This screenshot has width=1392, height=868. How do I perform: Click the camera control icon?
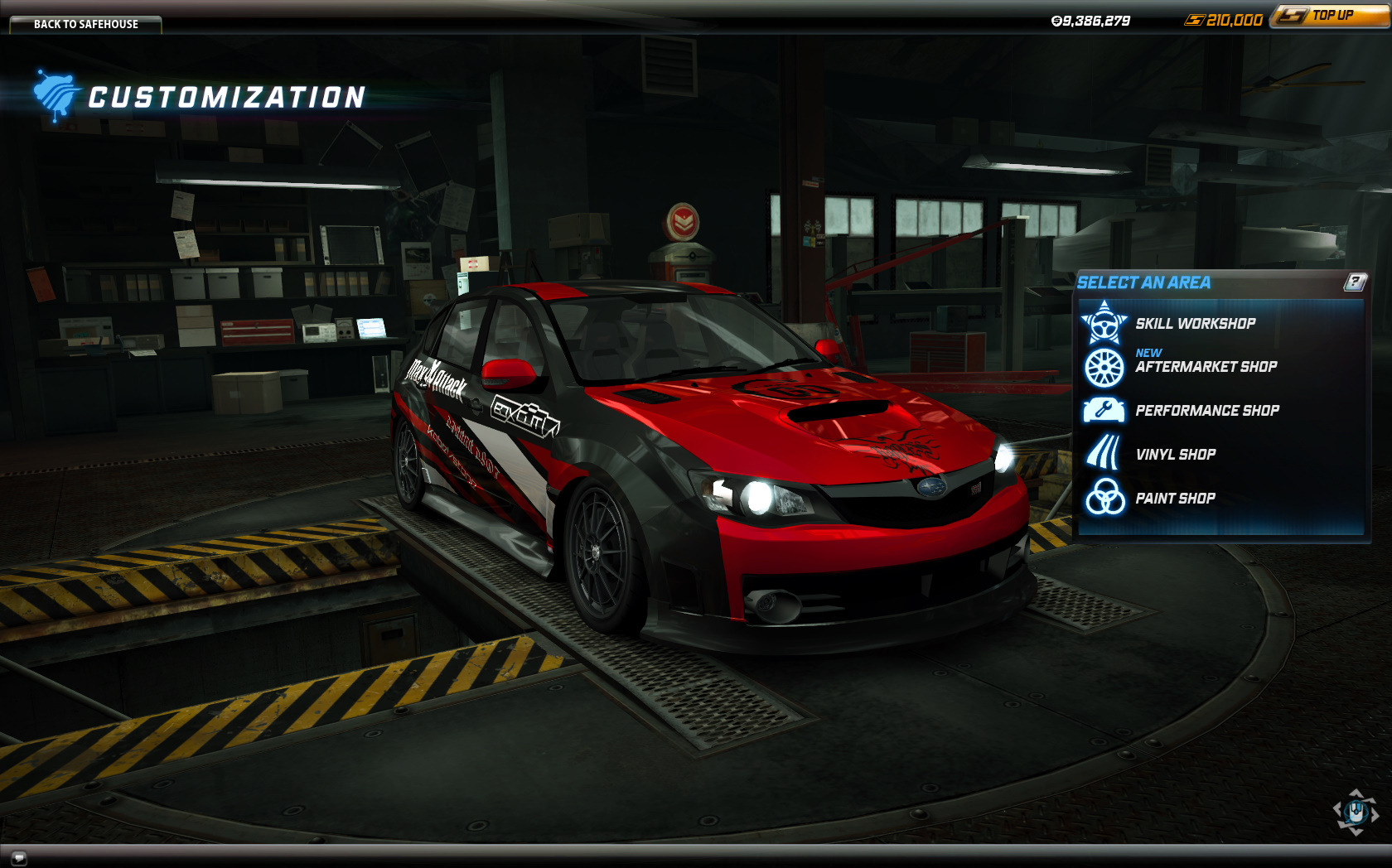click(1356, 812)
